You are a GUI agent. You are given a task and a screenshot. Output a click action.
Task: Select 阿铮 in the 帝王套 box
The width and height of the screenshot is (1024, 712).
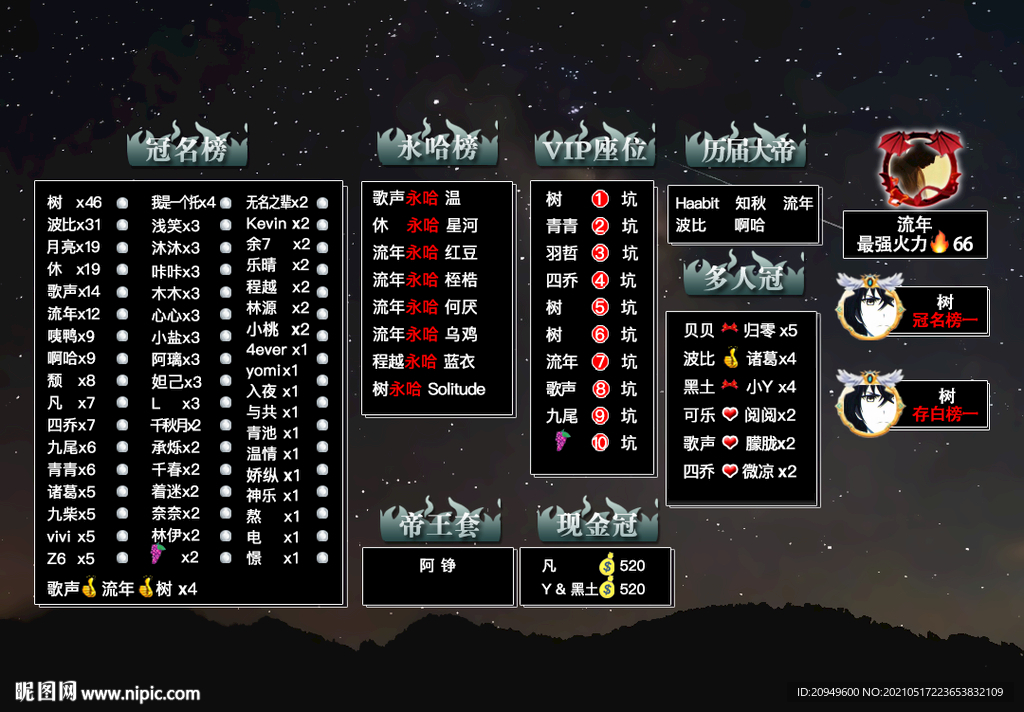[438, 565]
